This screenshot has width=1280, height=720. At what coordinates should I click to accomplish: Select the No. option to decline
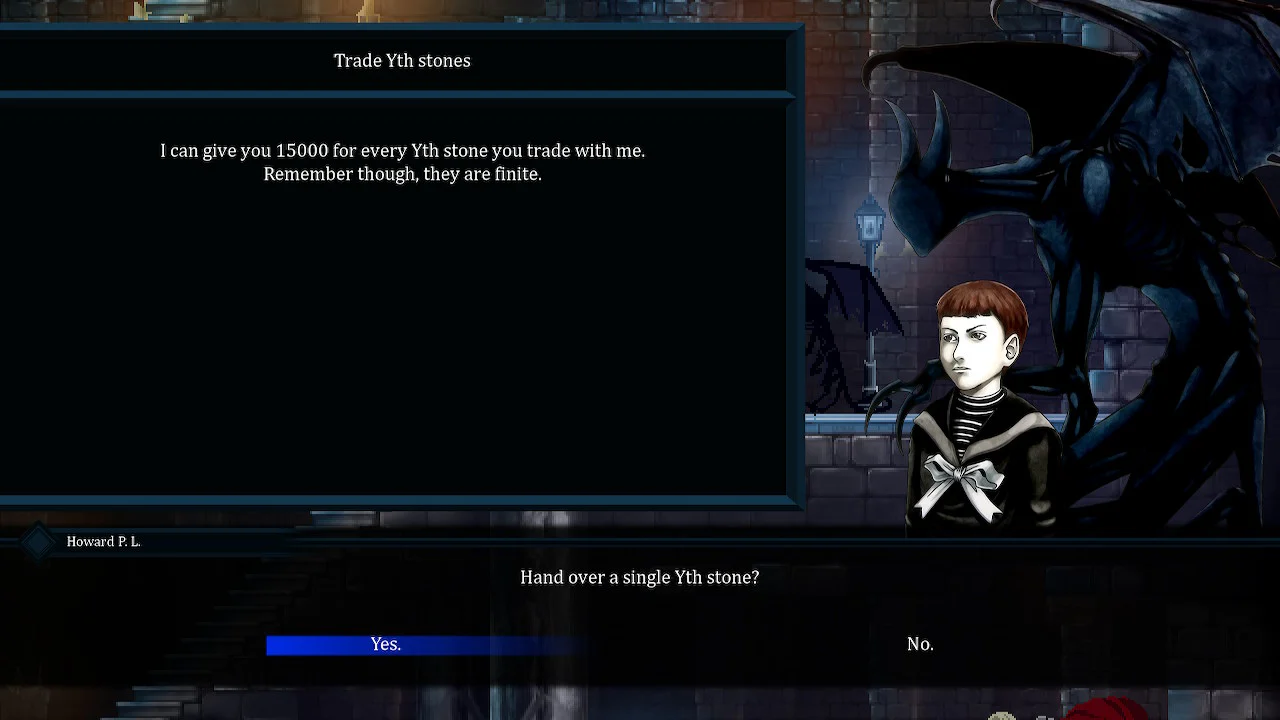click(920, 644)
